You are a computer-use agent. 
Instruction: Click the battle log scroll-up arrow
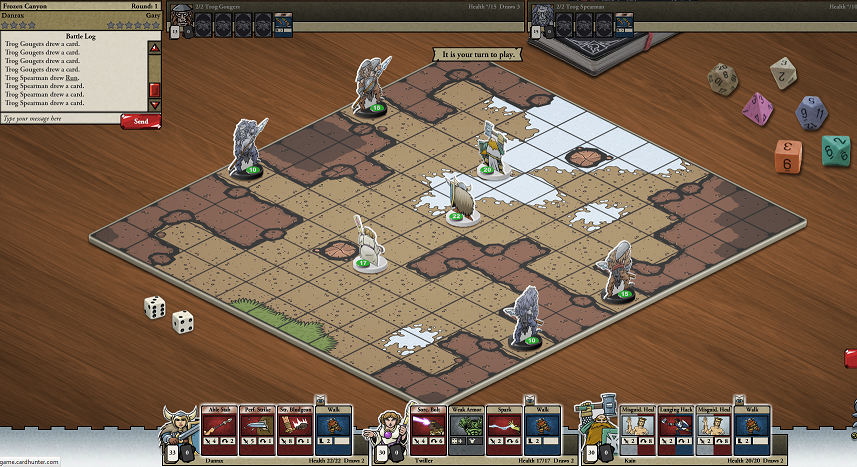pyautogui.click(x=154, y=47)
